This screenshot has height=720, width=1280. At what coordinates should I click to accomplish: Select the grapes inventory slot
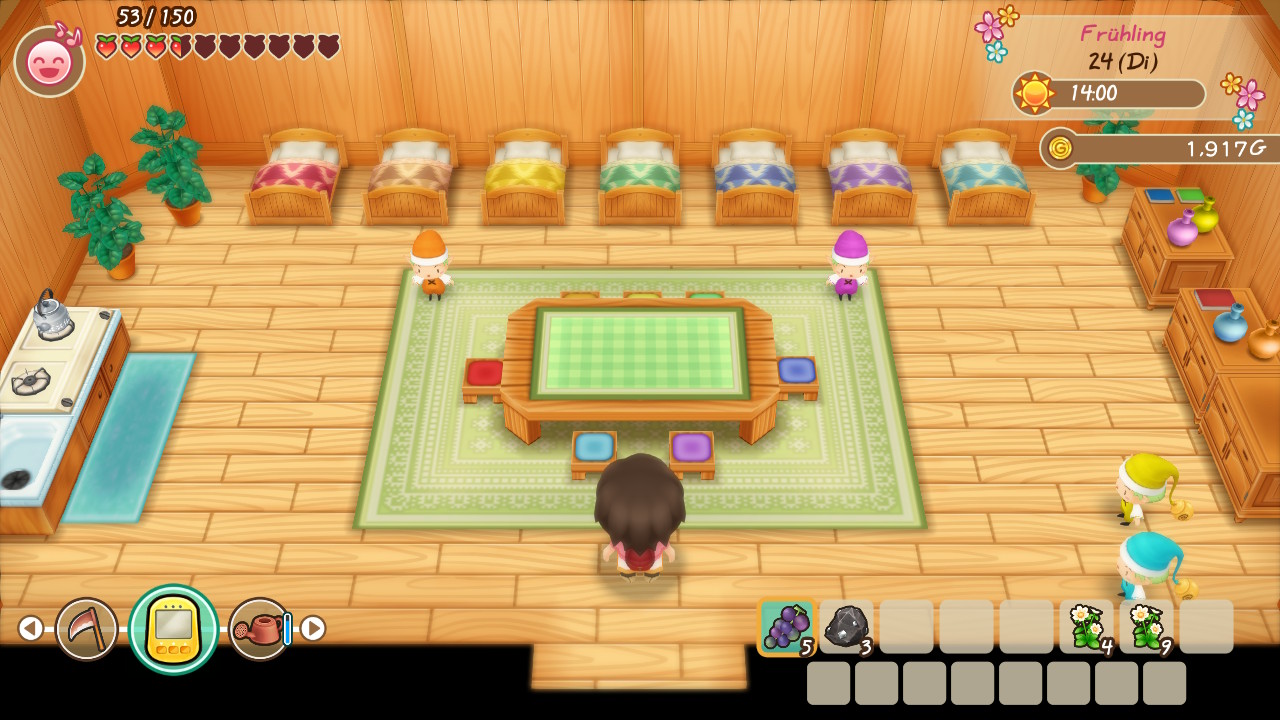[786, 627]
